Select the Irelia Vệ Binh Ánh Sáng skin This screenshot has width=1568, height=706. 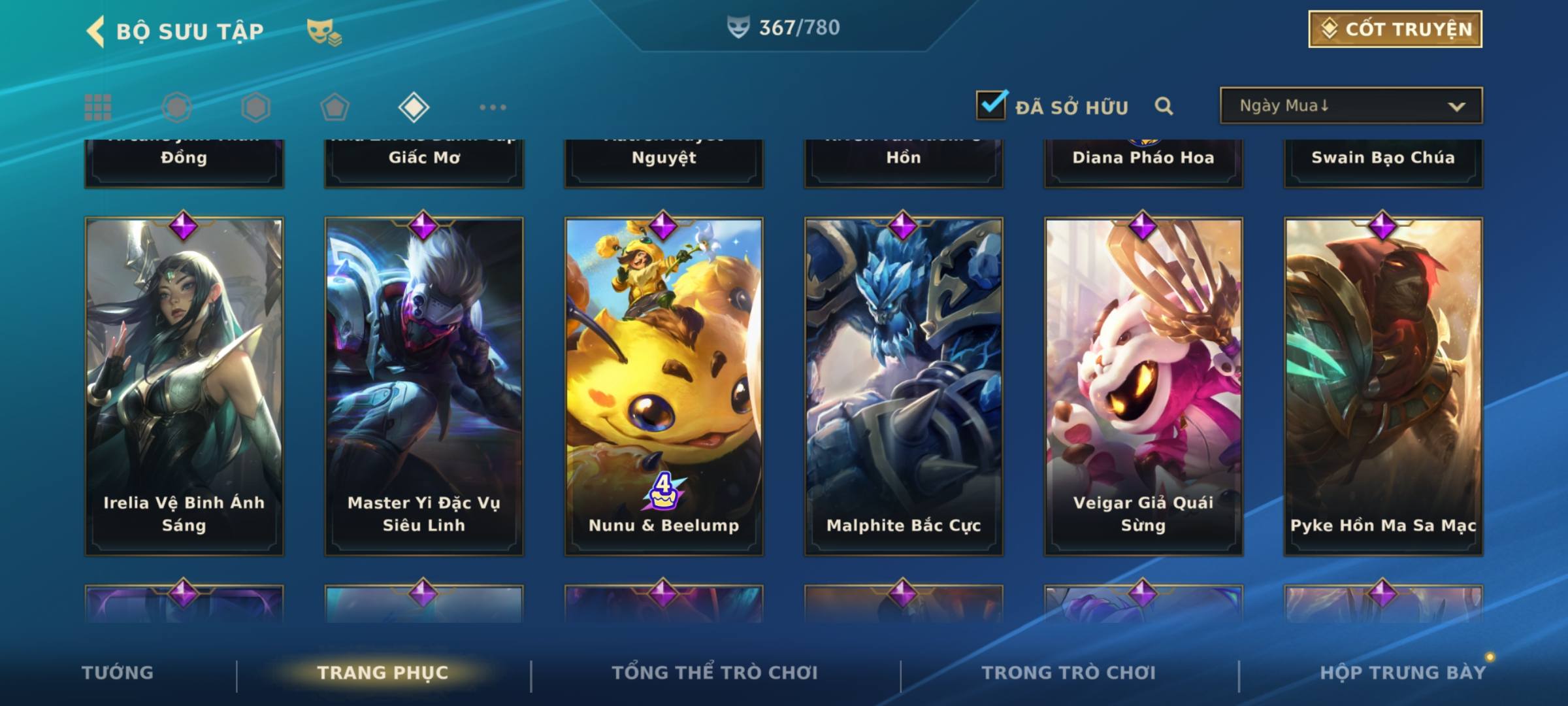184,386
